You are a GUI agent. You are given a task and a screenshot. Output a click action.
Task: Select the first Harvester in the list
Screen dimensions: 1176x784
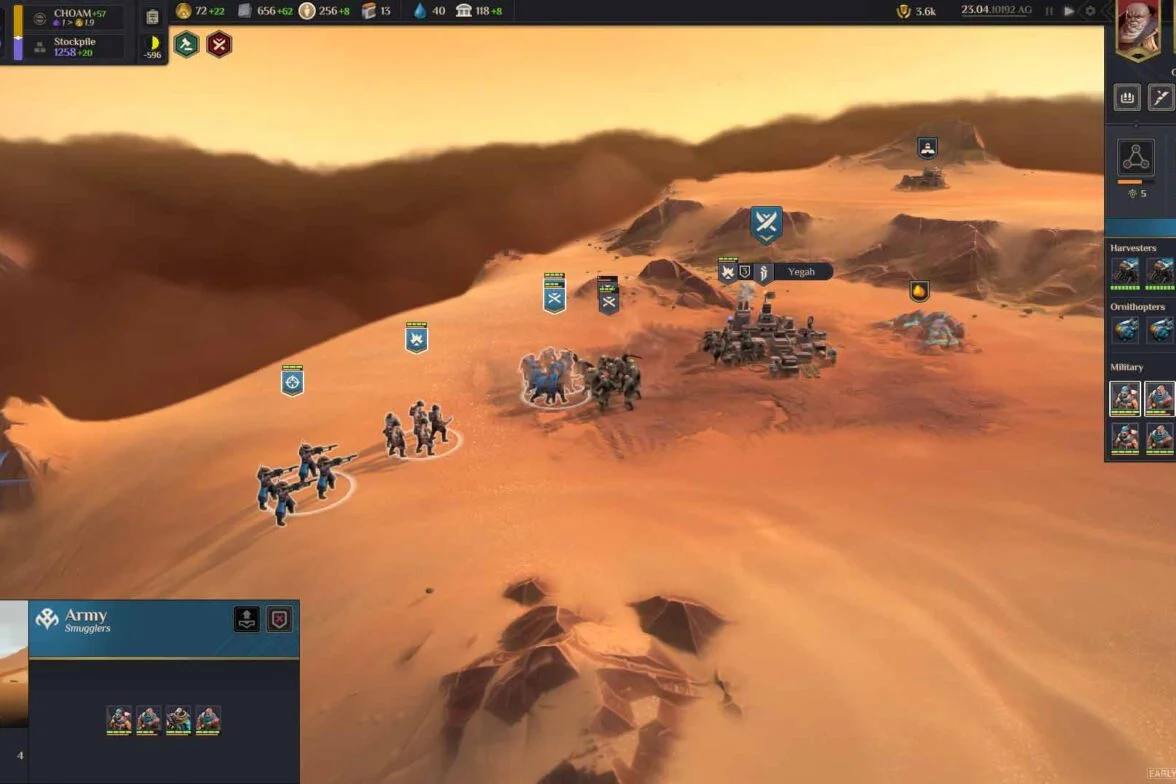[x=1126, y=271]
